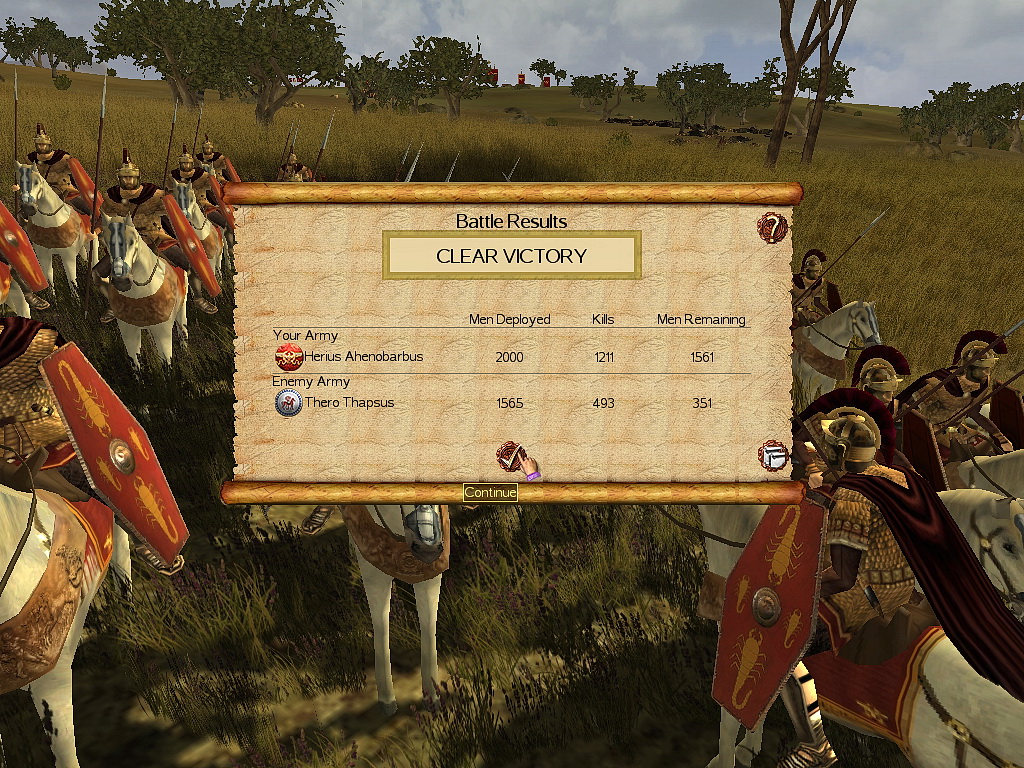1024x768 pixels.
Task: Continue past the battle results with the checkmark seal
Action: (x=512, y=457)
